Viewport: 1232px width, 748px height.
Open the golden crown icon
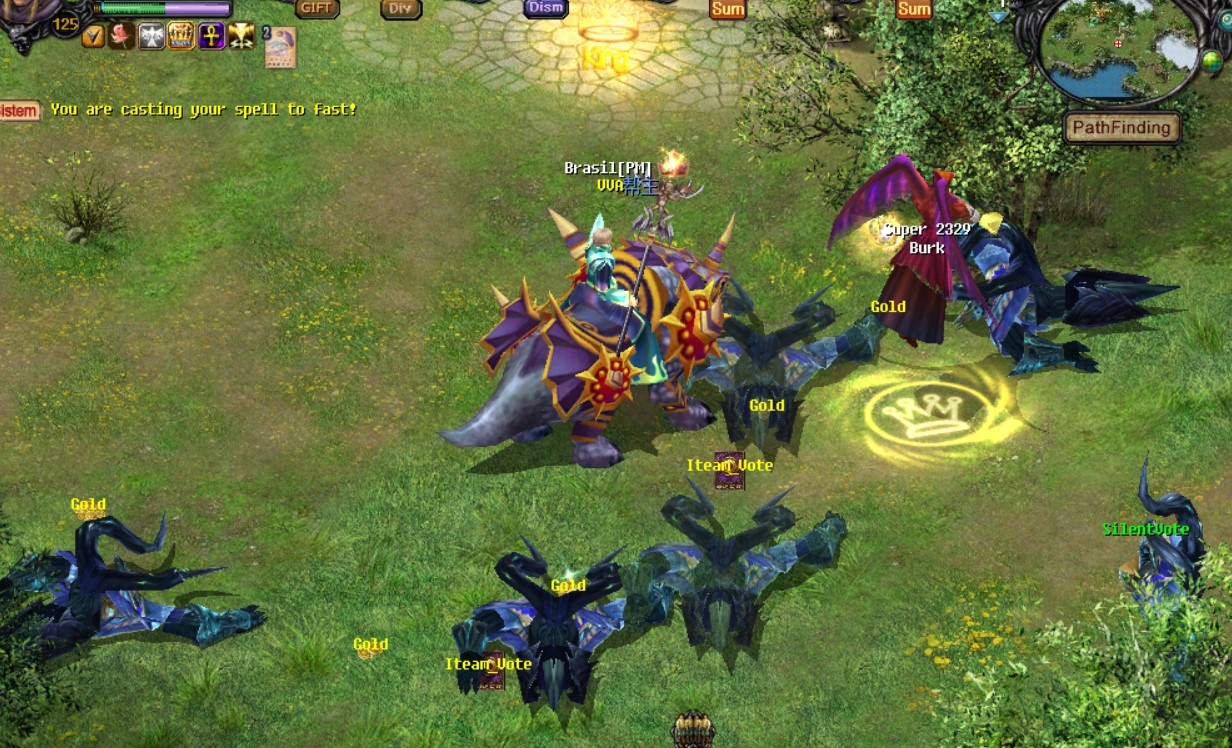click(x=181, y=37)
